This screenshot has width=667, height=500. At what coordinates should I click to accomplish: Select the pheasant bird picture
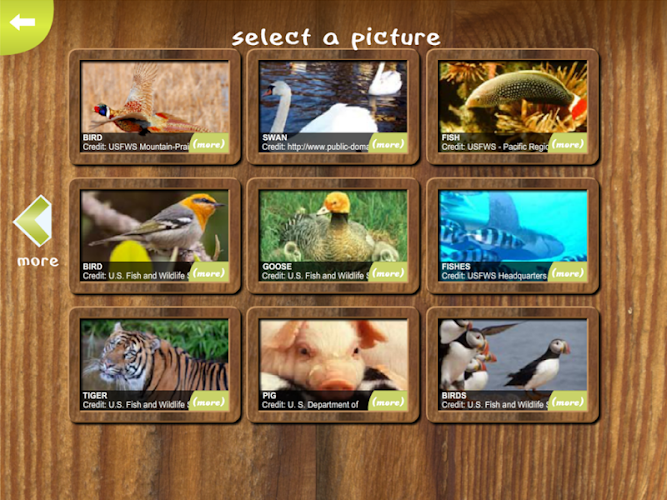[153, 97]
